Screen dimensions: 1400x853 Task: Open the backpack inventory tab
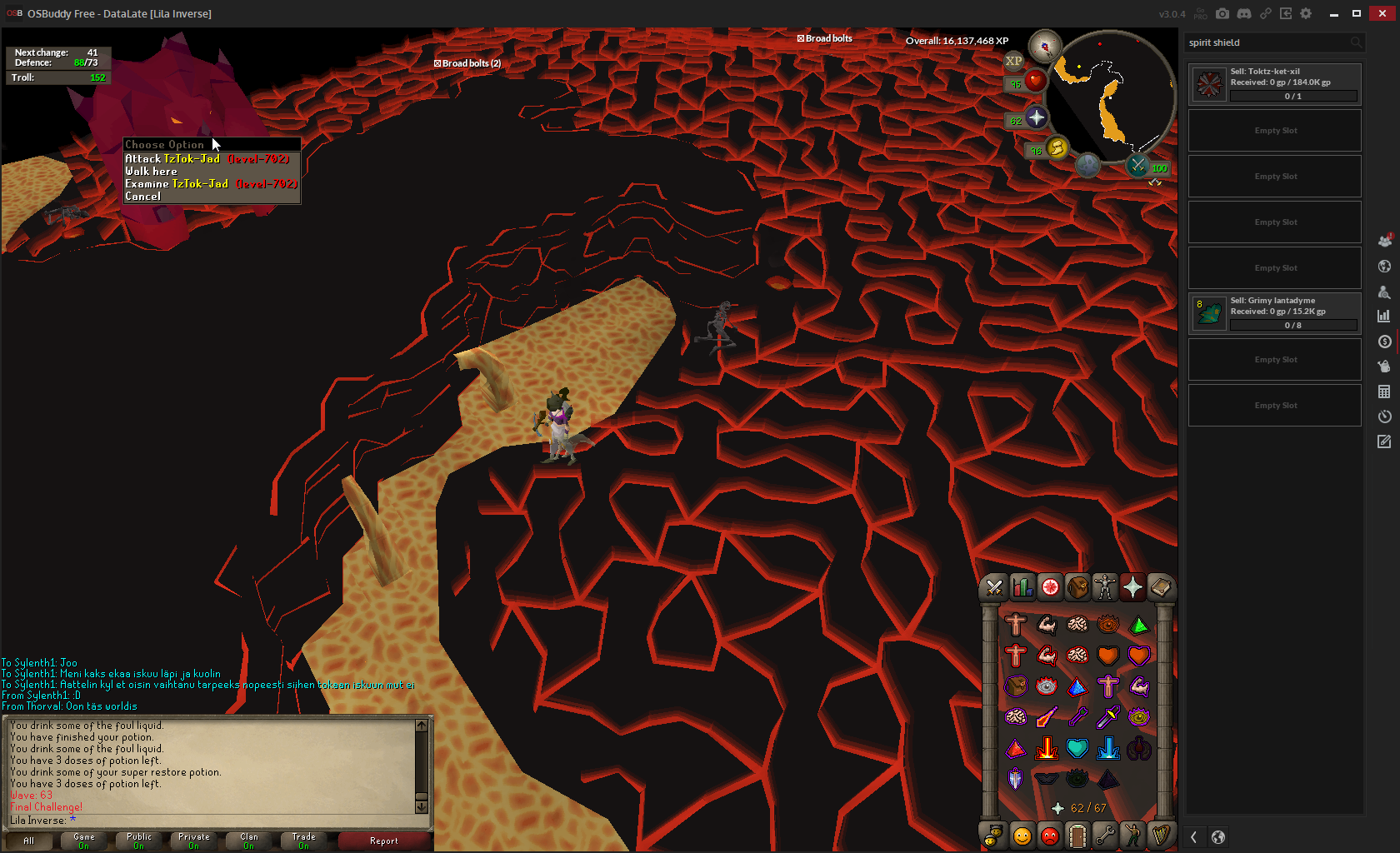[1077, 587]
